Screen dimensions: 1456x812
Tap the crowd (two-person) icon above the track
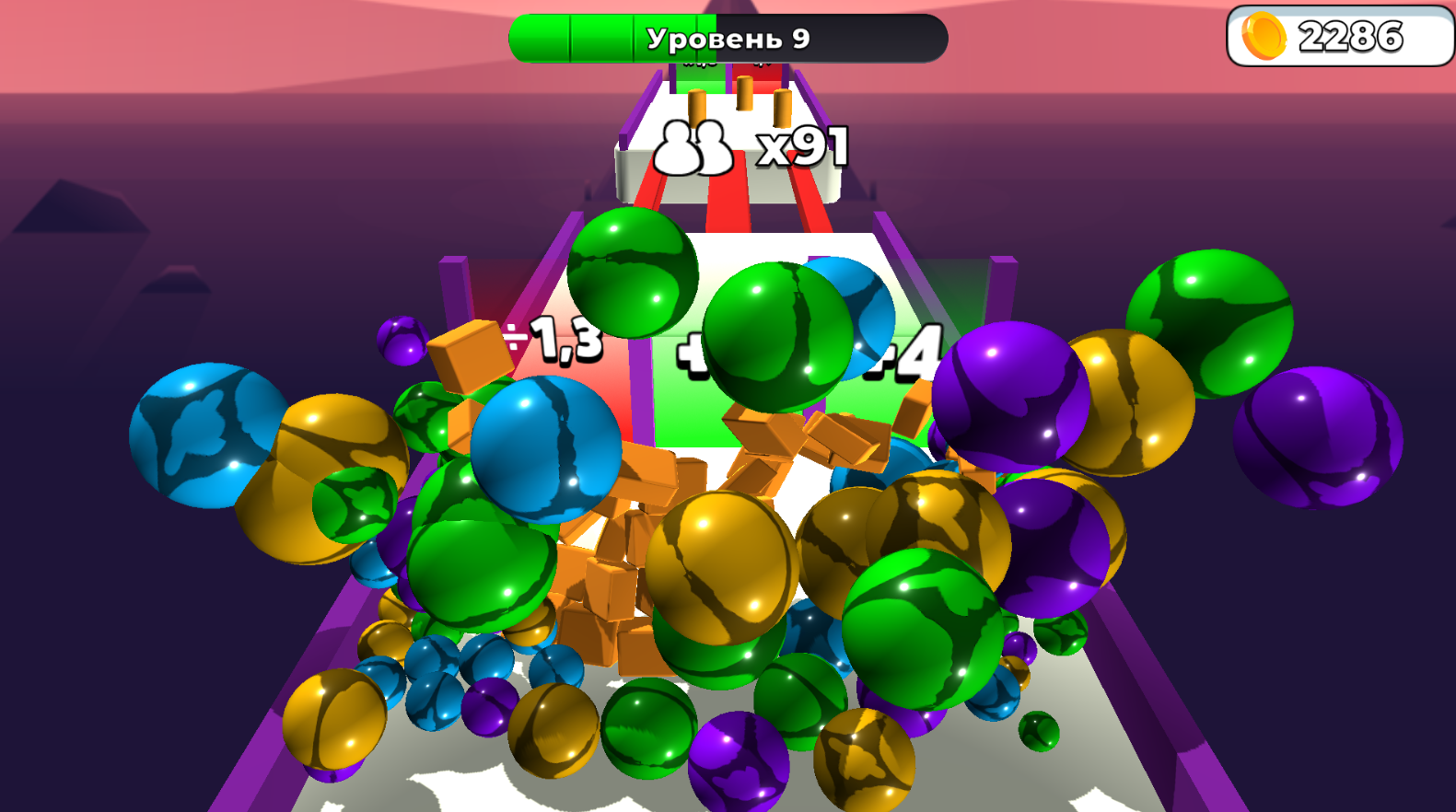[x=696, y=145]
